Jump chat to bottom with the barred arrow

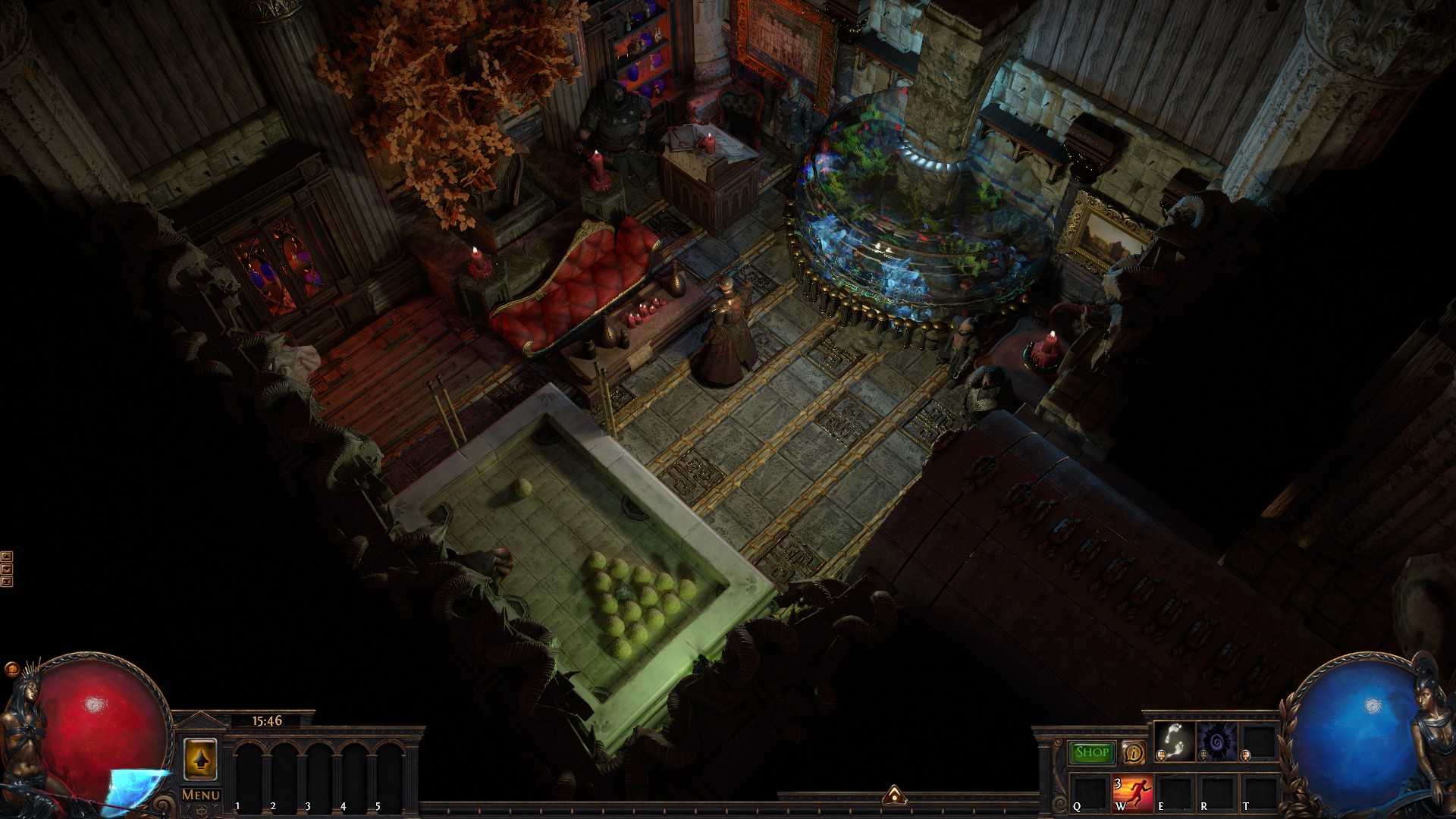pyautogui.click(x=7, y=582)
